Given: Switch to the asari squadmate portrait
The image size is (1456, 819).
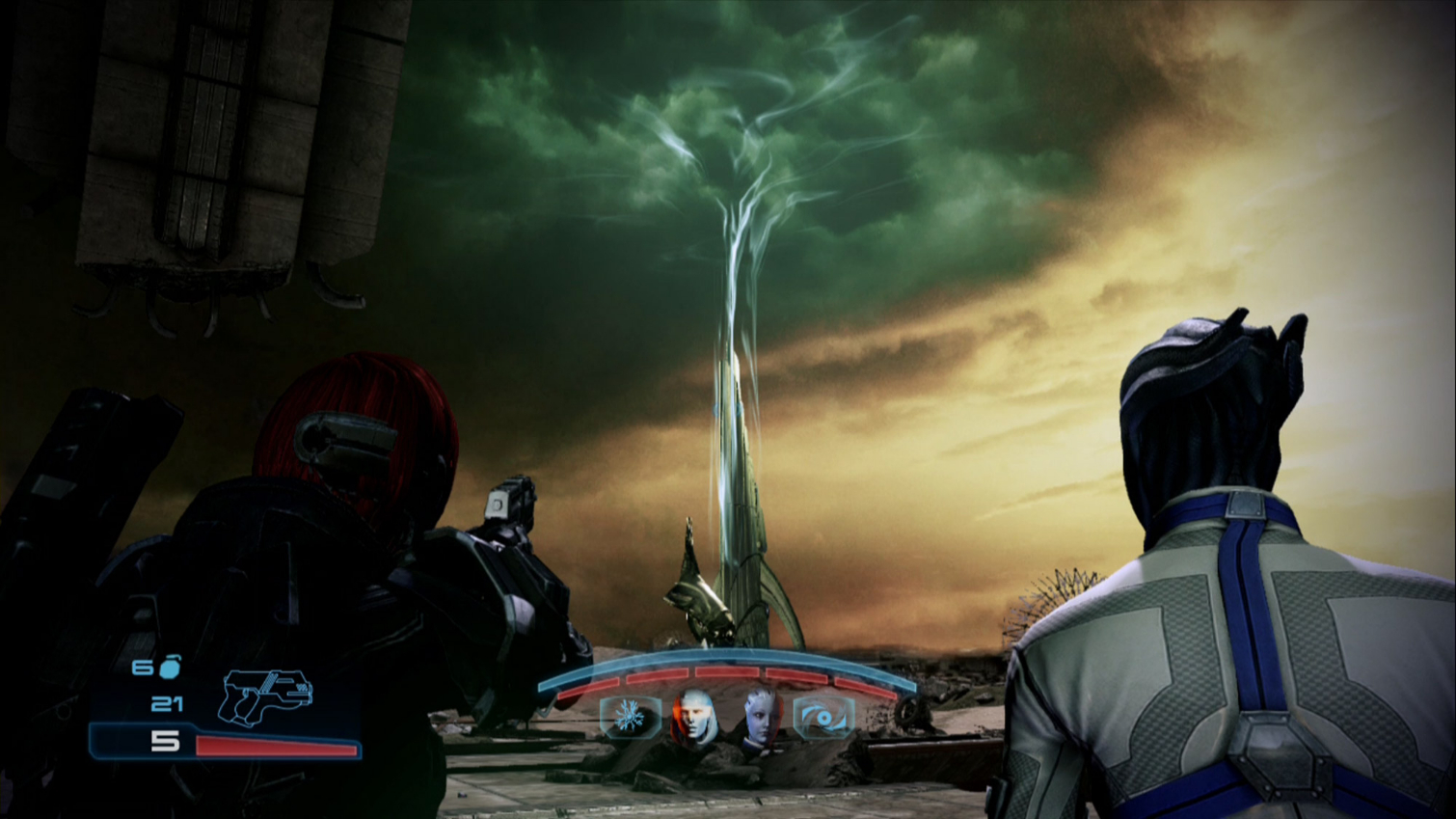Looking at the screenshot, I should 762,718.
